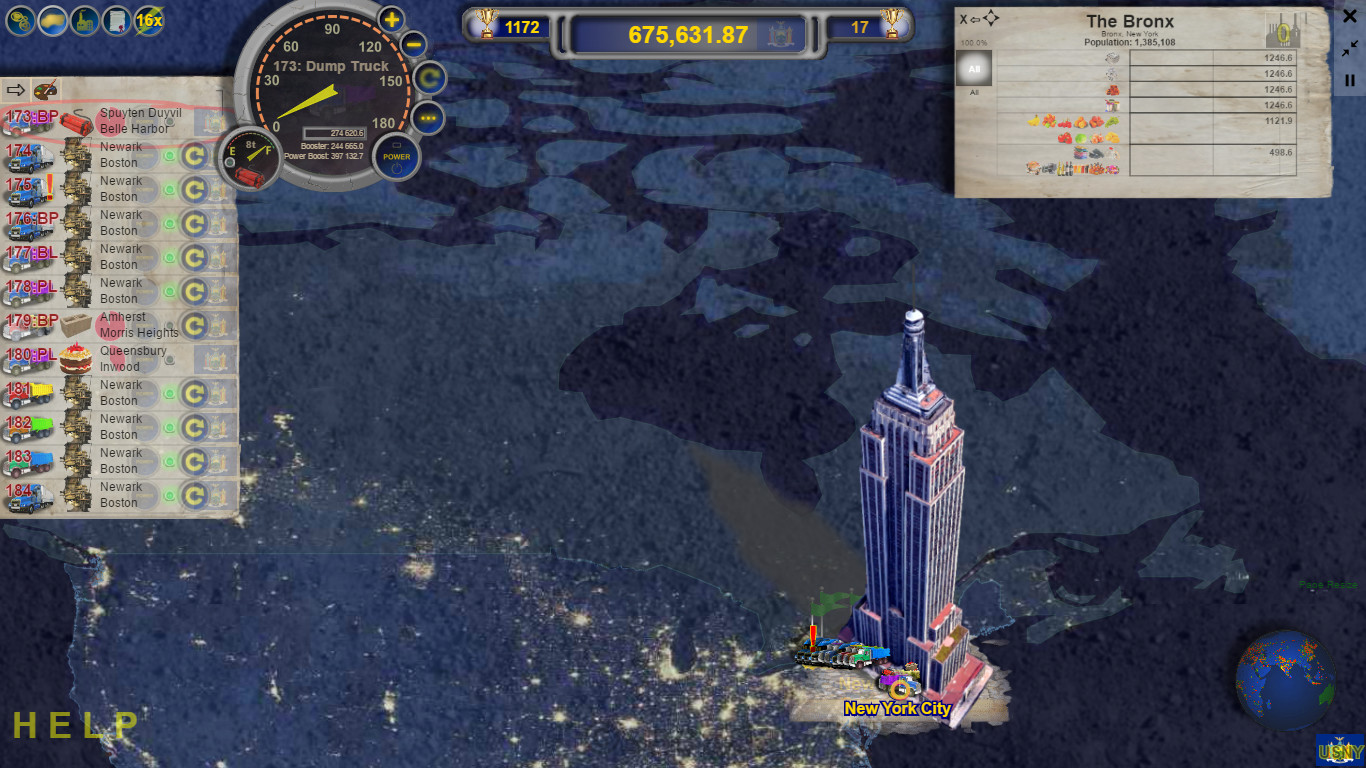Click the back arrow in the Bronx panel header

coord(976,17)
